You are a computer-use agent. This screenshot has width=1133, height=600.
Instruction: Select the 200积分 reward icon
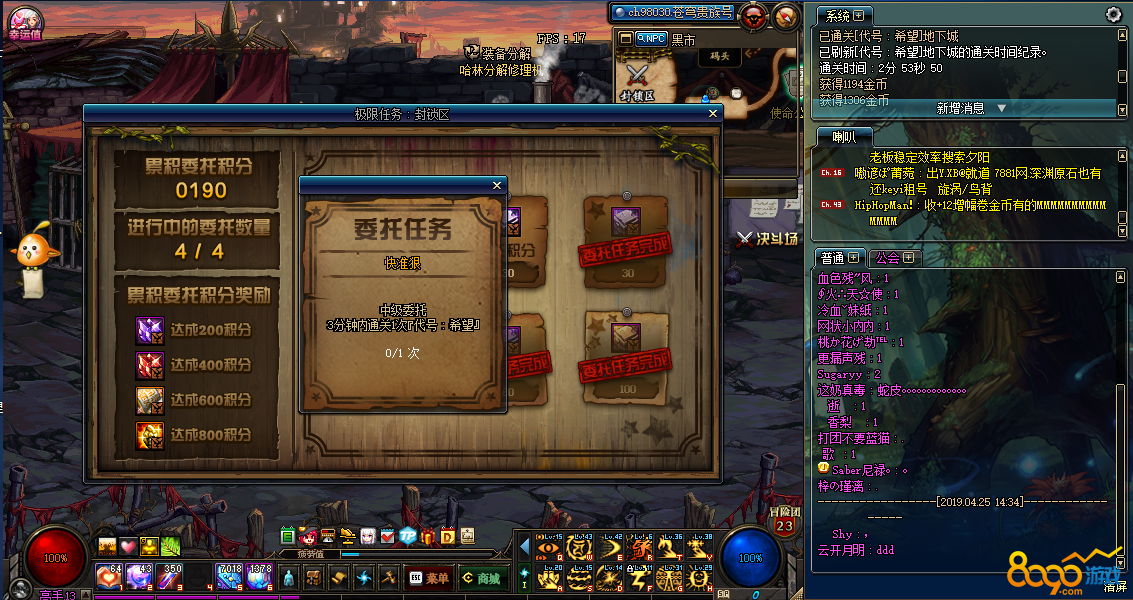coord(150,330)
